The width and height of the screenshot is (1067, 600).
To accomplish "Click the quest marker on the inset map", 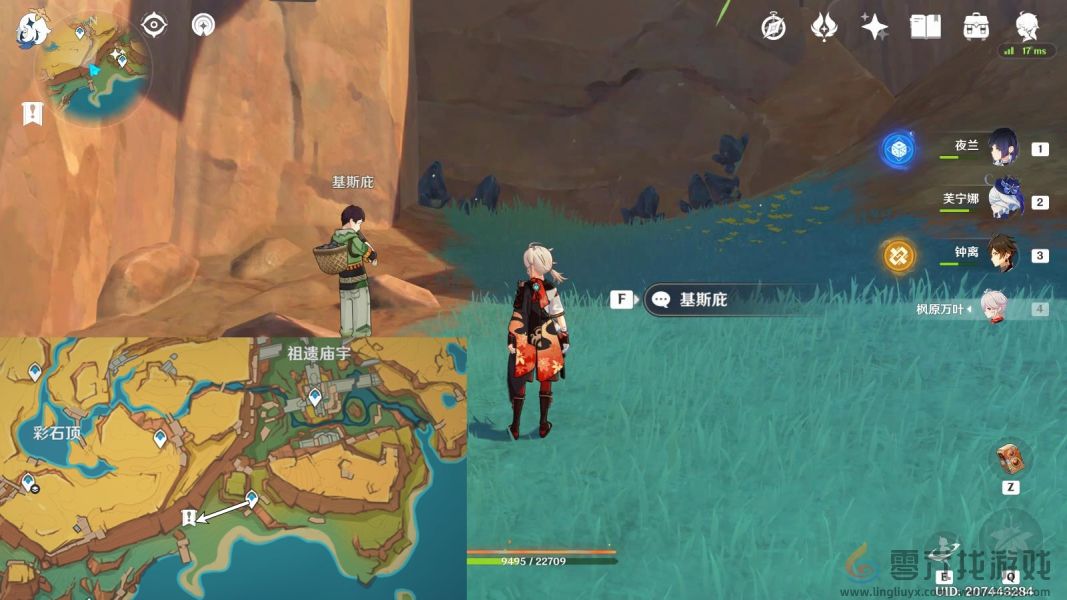I will pyautogui.click(x=188, y=517).
